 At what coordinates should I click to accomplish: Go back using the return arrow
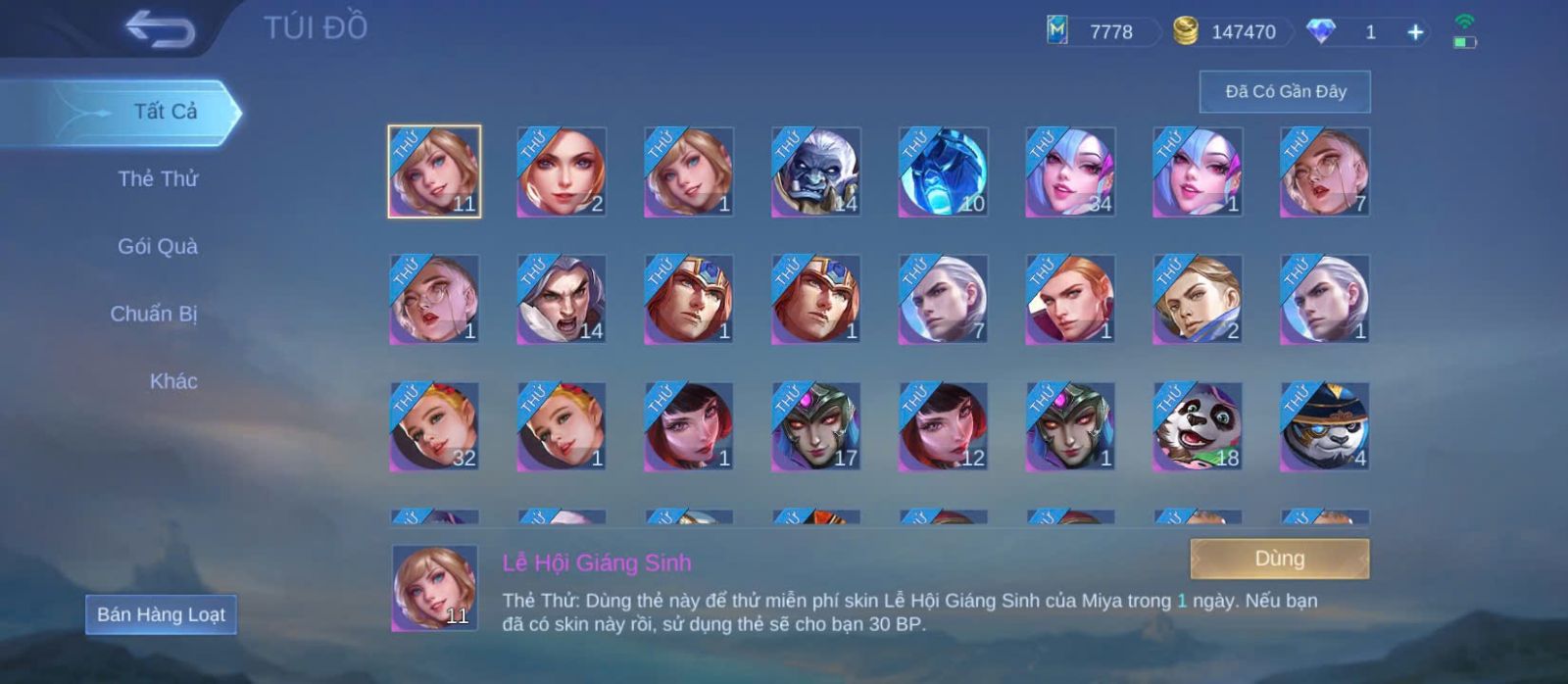[x=160, y=29]
